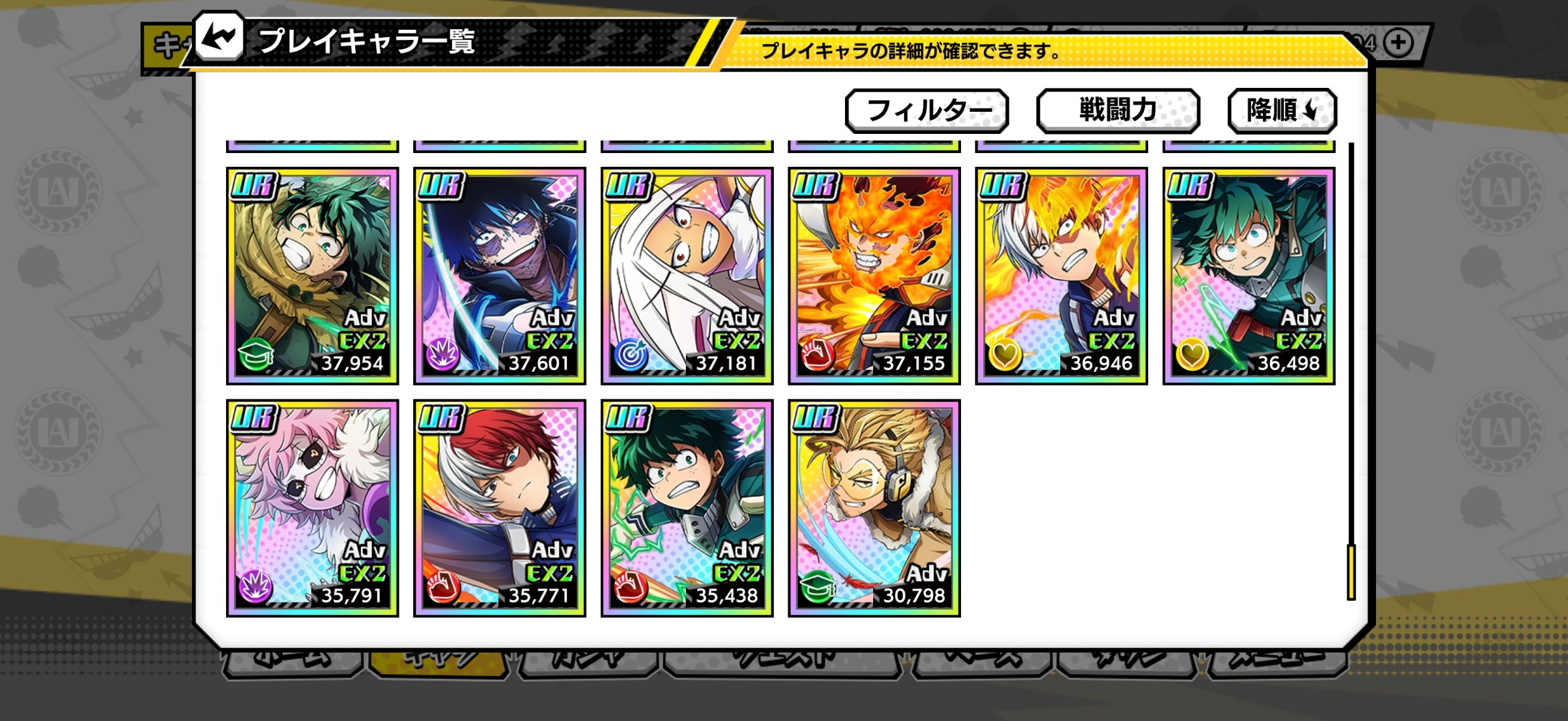The height and width of the screenshot is (721, 1568).
Task: Choose the Deku card rated 35,438
Action: tap(687, 508)
